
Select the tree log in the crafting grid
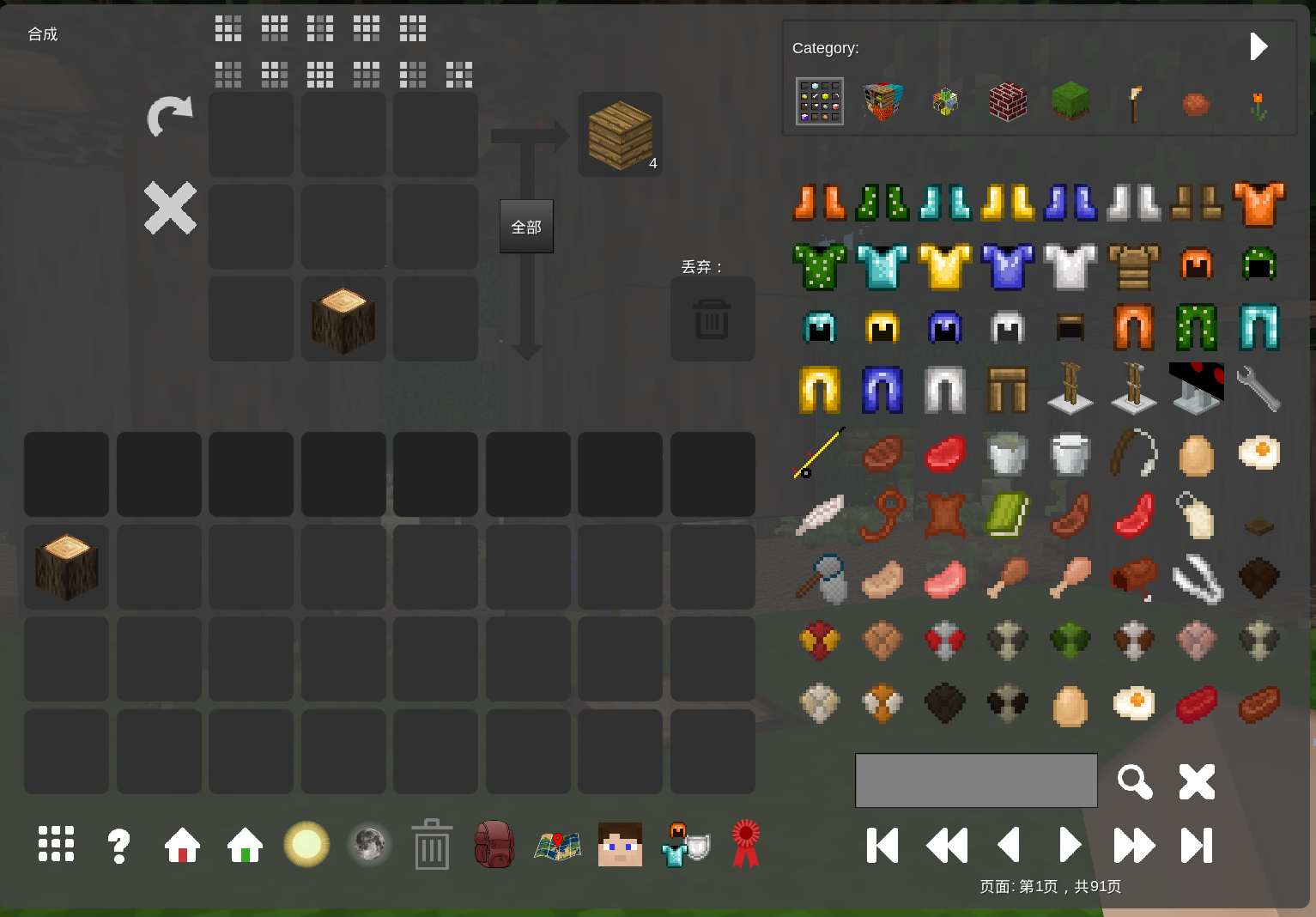coord(343,319)
